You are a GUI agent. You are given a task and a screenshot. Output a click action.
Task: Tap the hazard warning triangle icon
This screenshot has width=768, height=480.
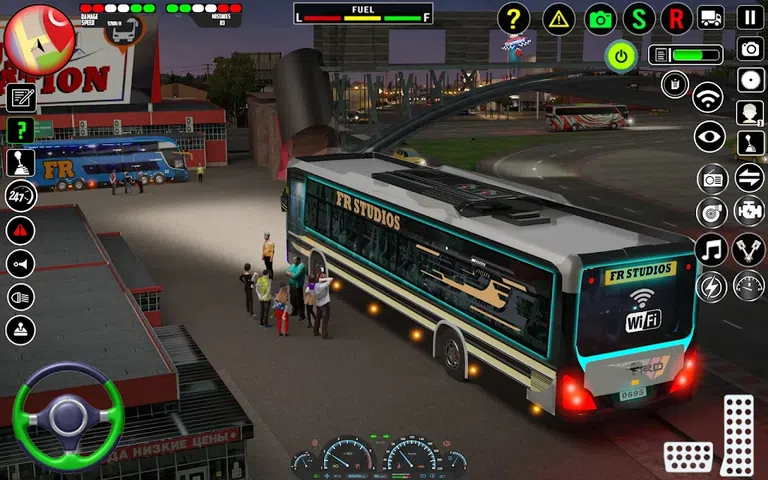click(x=559, y=18)
